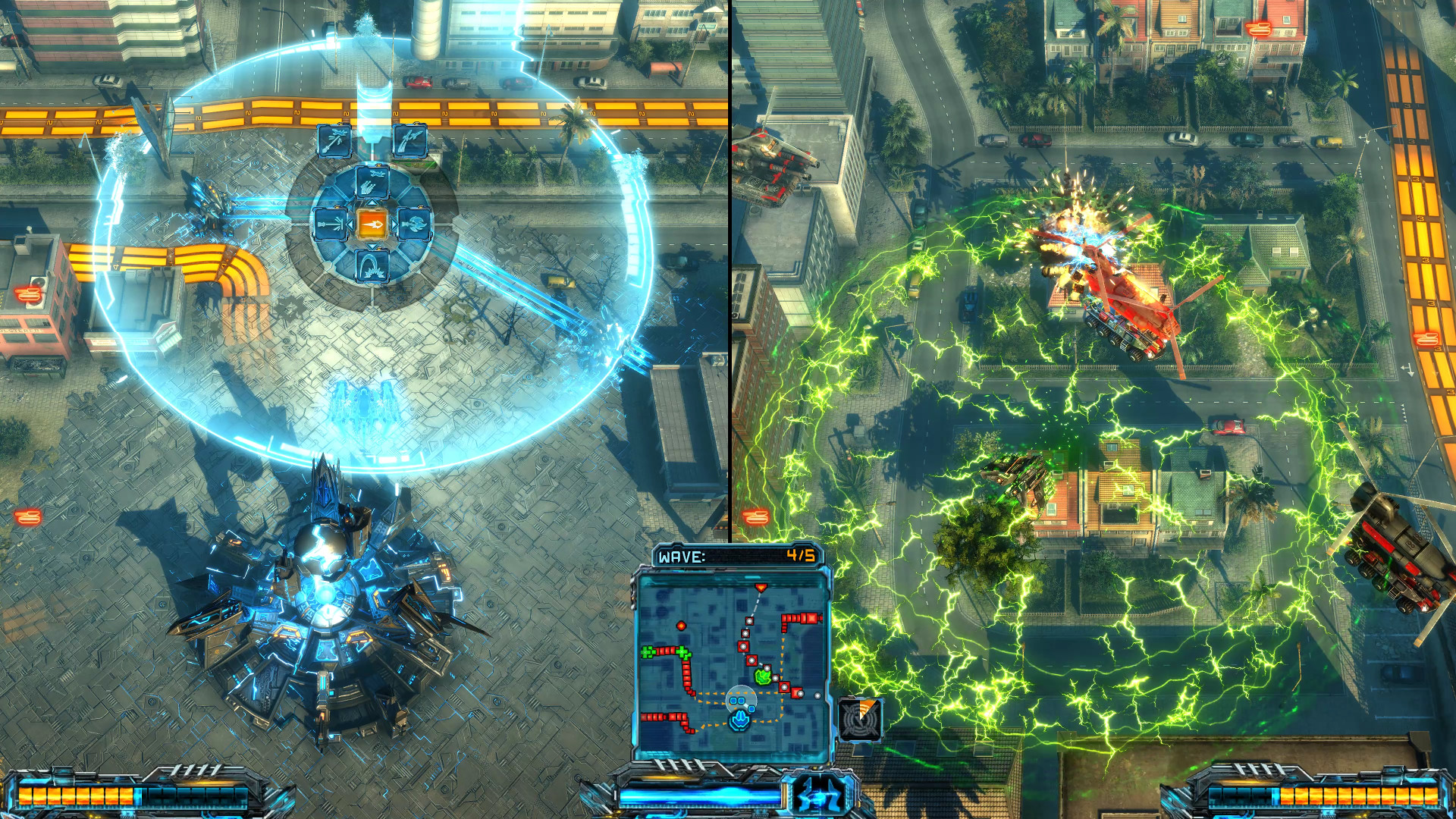The image size is (1456, 819).
Task: Open the right chevron beside the center build icon
Action: click(x=394, y=224)
